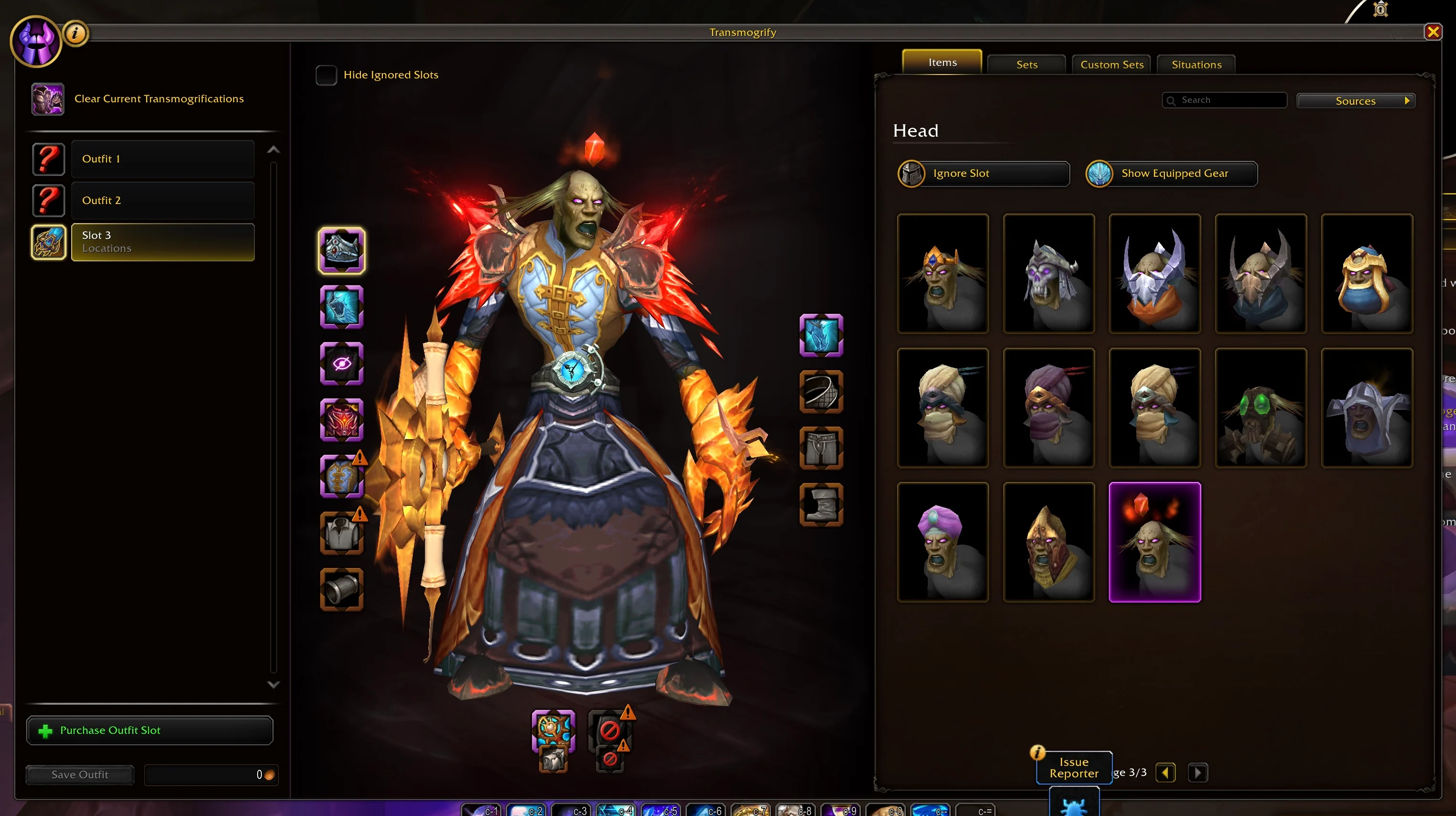This screenshot has width=1456, height=816.
Task: Choose the Slot 3 Locations outfit
Action: click(163, 242)
